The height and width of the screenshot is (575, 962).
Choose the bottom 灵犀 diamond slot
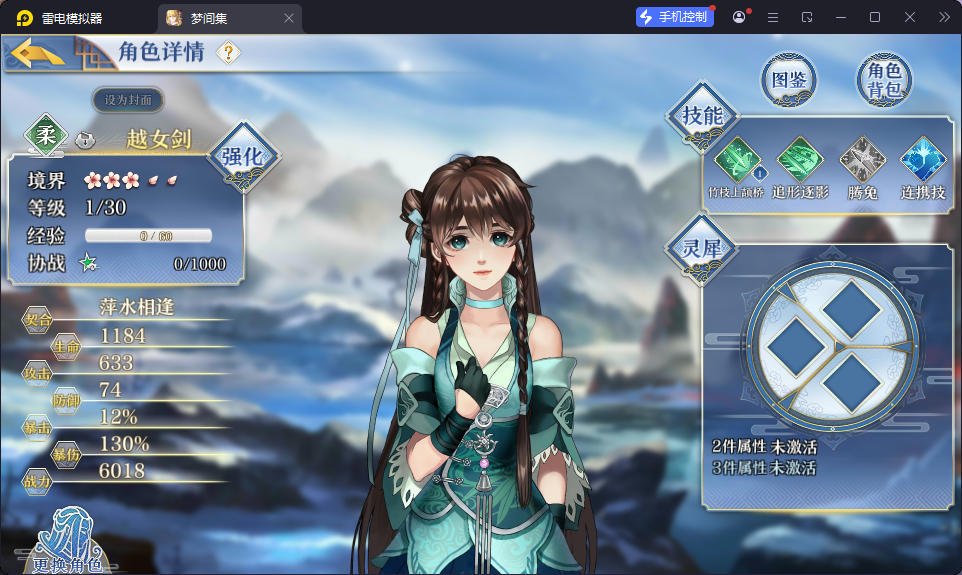[850, 383]
